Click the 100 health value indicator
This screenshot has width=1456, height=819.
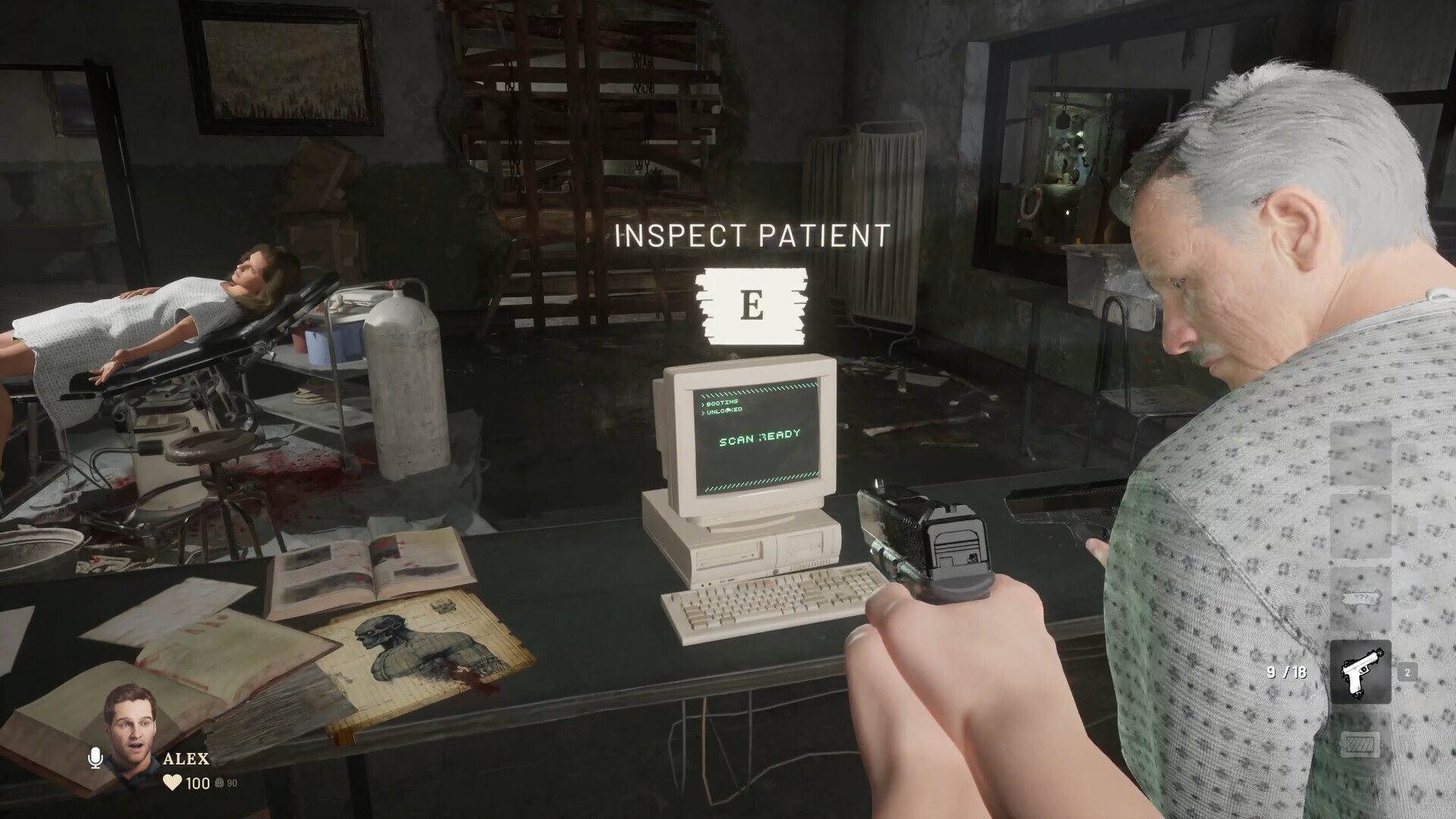point(197,783)
